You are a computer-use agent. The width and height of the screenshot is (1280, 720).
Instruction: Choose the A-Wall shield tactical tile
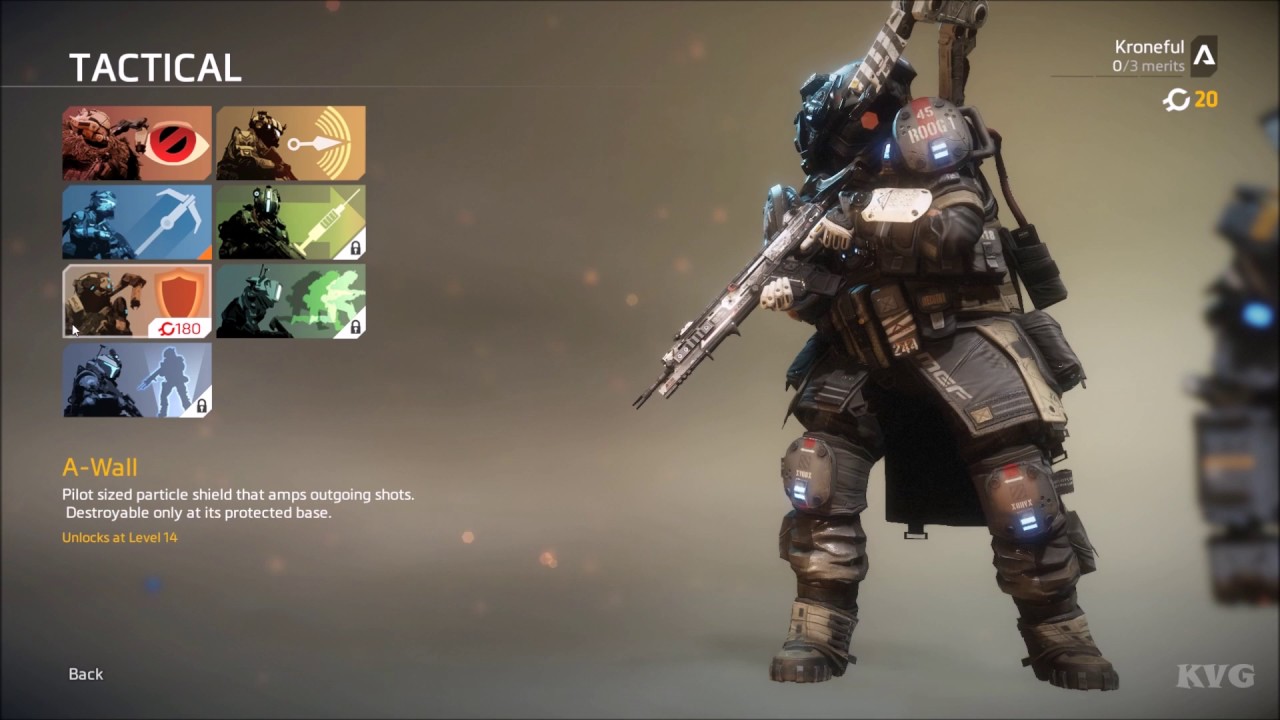137,301
